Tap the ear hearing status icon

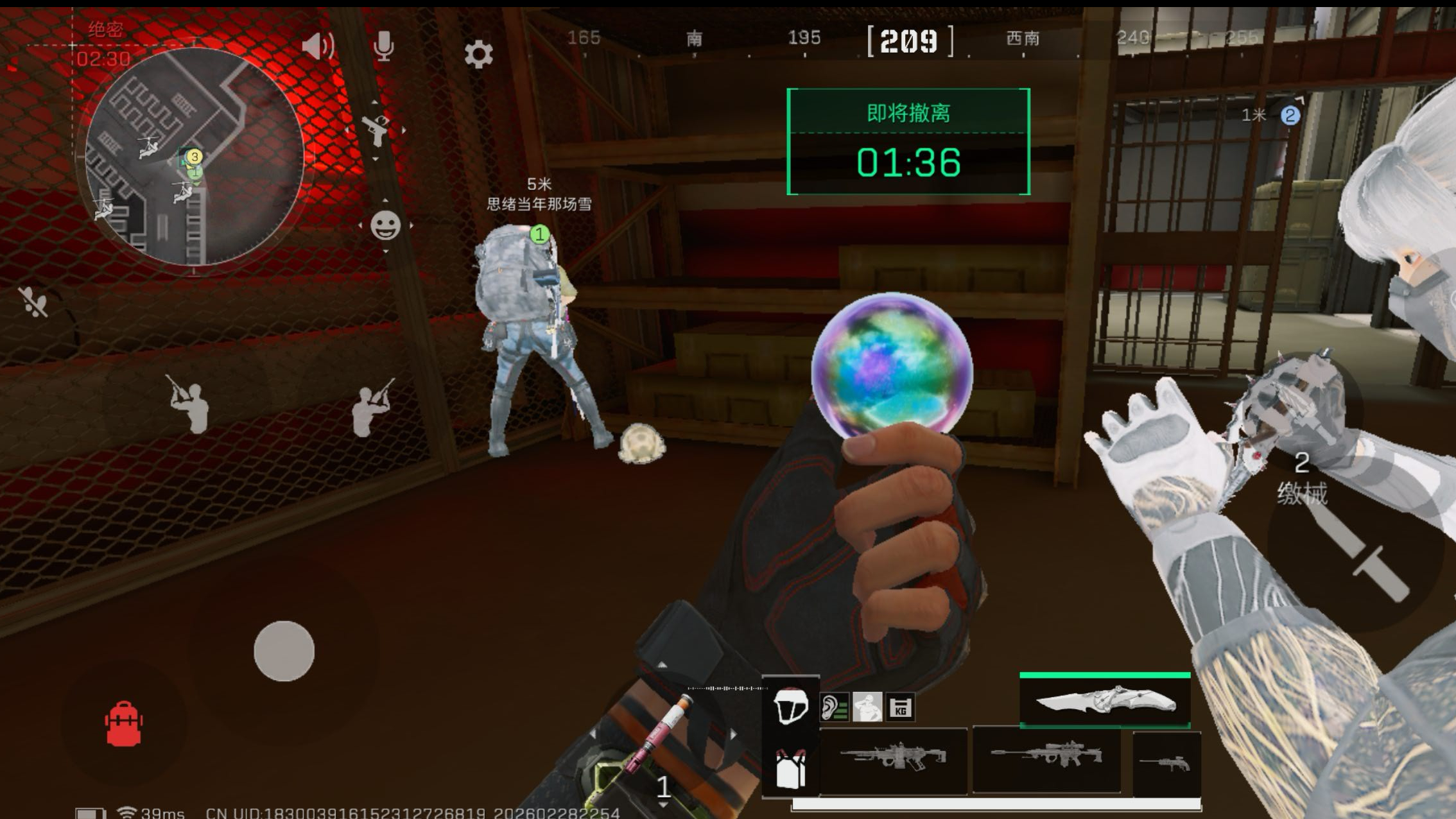click(x=834, y=708)
